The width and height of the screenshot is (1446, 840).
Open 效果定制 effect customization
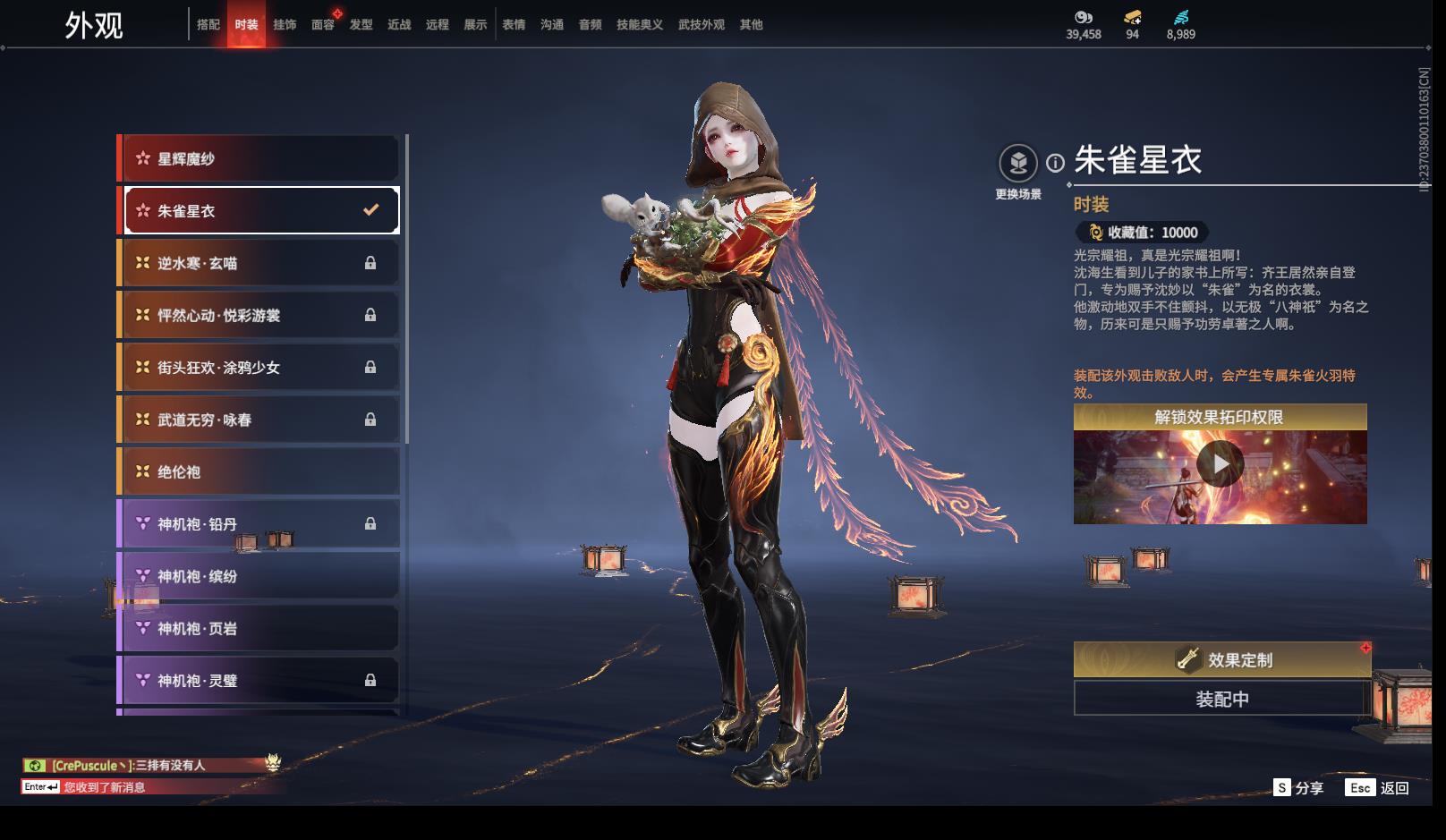(x=1222, y=659)
